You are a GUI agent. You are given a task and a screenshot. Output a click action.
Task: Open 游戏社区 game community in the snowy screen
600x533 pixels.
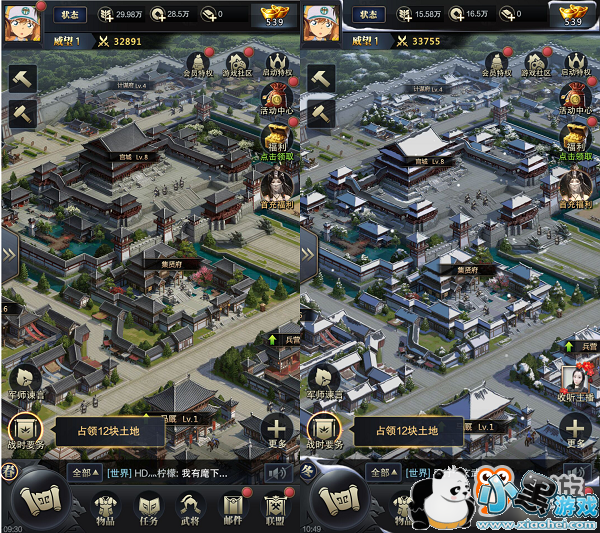tap(538, 63)
